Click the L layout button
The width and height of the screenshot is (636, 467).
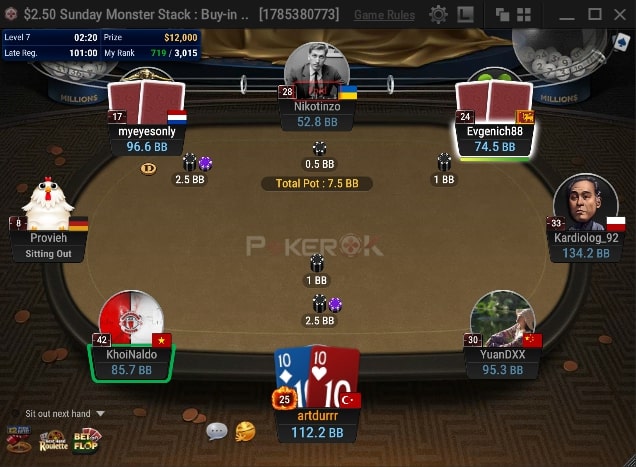pos(465,15)
